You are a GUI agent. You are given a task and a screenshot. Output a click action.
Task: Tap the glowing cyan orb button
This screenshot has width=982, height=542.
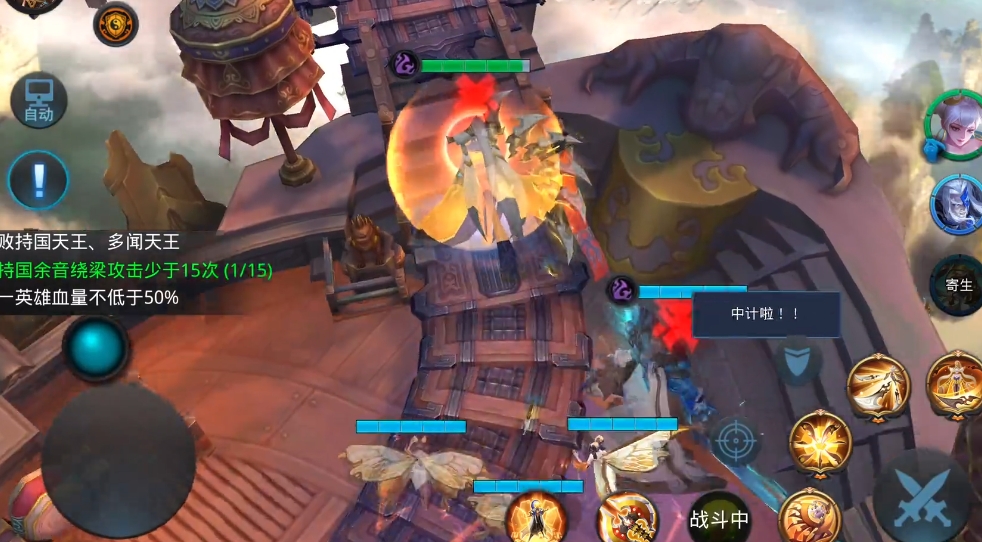click(x=96, y=348)
